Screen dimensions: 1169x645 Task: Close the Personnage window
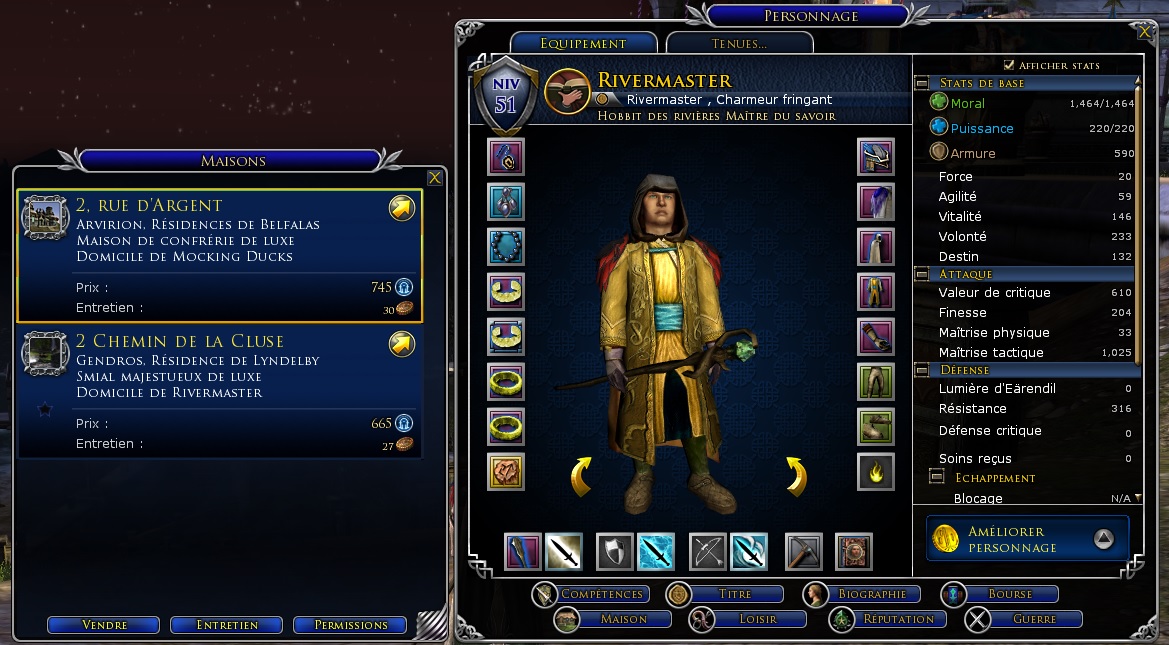coord(1144,31)
